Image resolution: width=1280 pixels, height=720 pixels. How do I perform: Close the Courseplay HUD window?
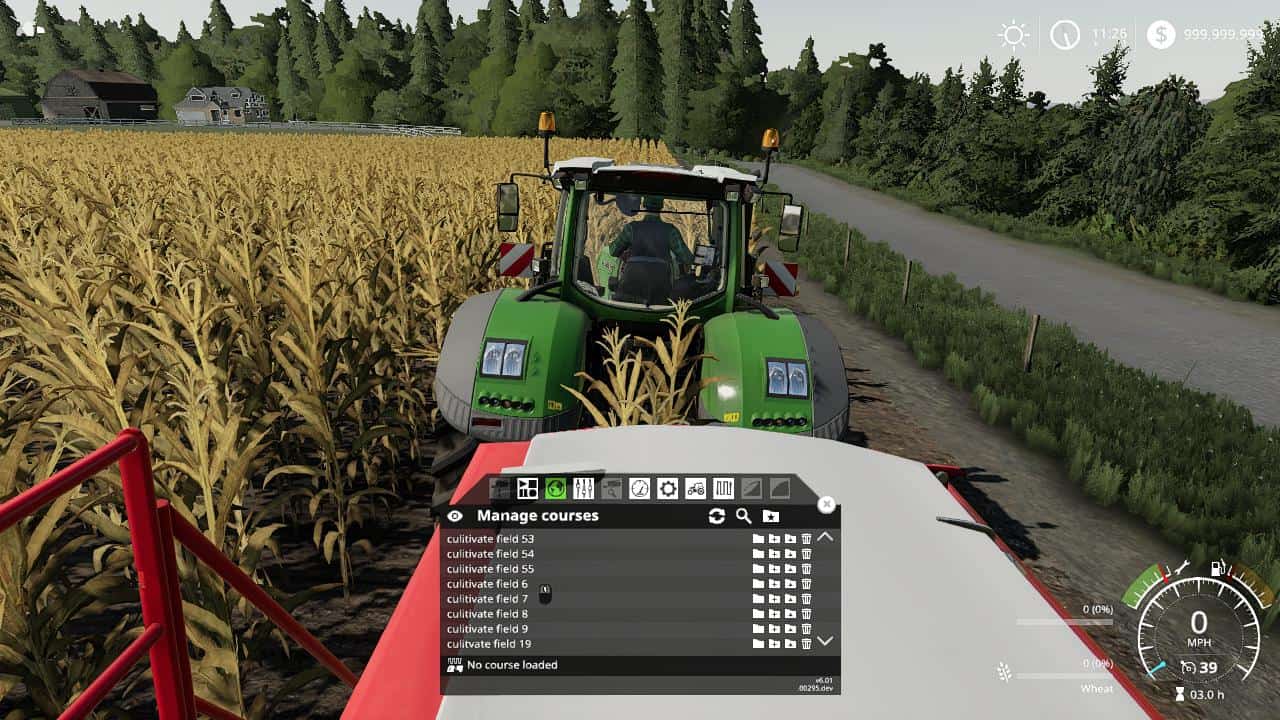pos(826,505)
